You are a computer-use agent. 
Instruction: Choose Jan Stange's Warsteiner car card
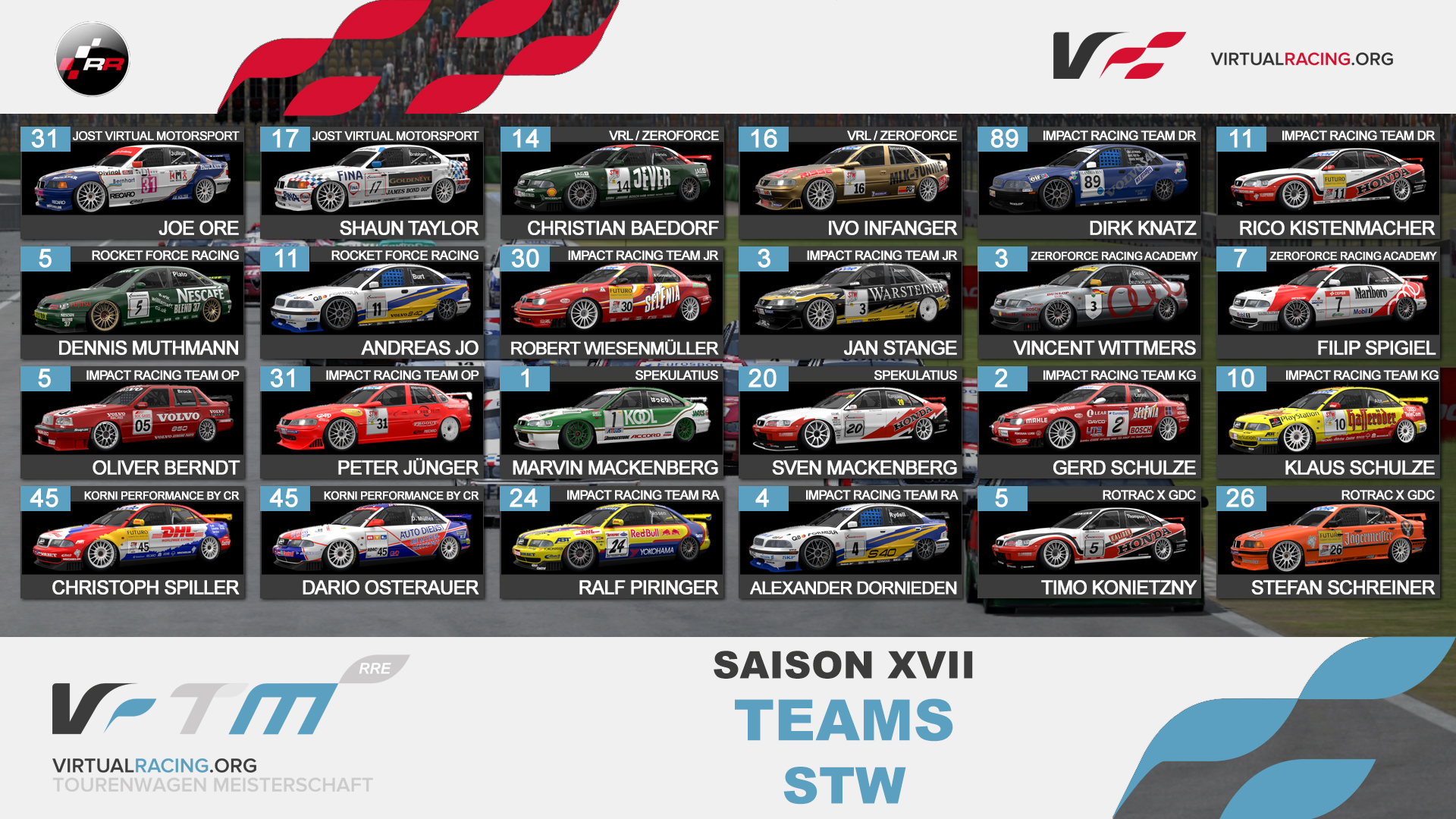click(x=850, y=302)
